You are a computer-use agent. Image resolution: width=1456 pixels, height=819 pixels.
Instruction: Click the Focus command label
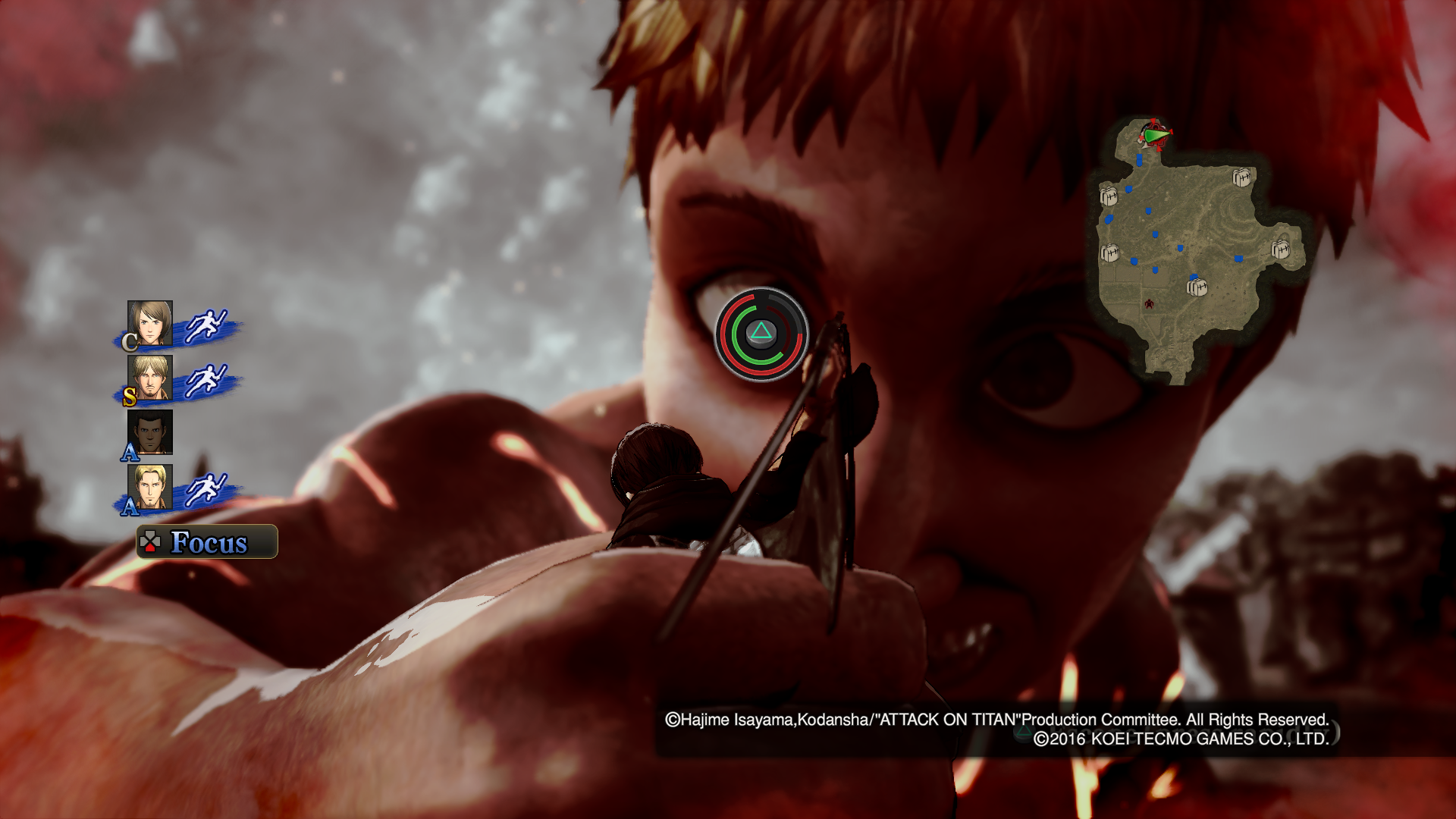pyautogui.click(x=207, y=542)
